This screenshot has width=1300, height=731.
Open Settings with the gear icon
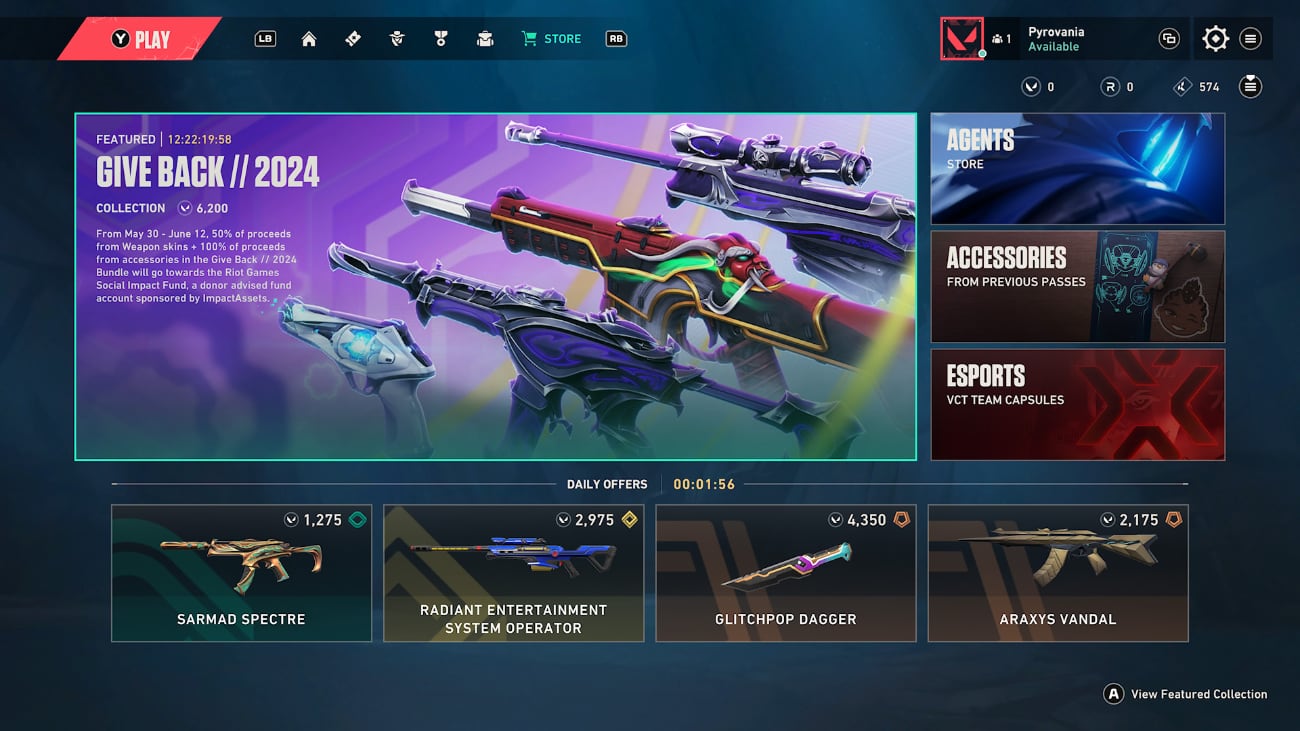pyautogui.click(x=1215, y=38)
